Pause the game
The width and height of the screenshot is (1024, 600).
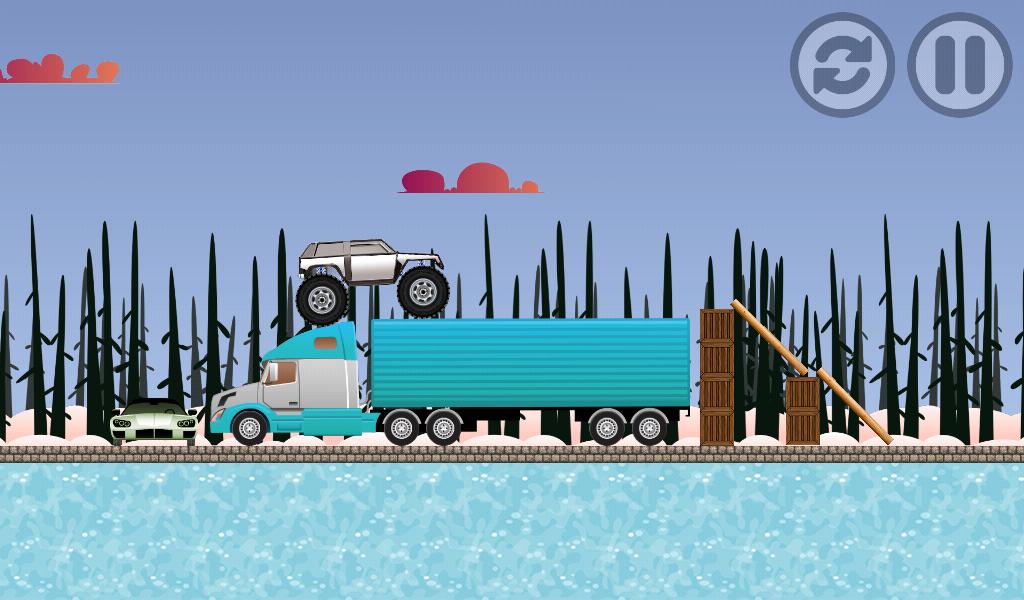[x=959, y=65]
